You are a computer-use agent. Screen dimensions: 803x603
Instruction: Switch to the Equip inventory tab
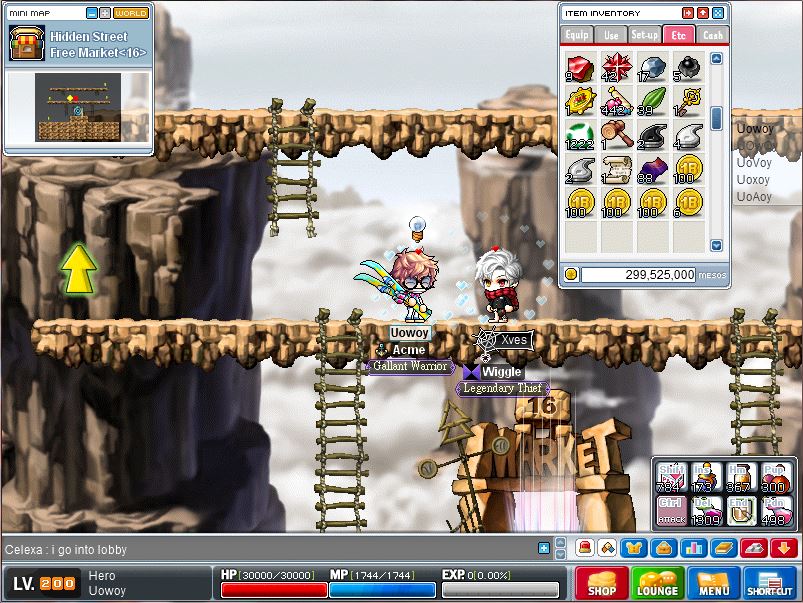(x=577, y=35)
